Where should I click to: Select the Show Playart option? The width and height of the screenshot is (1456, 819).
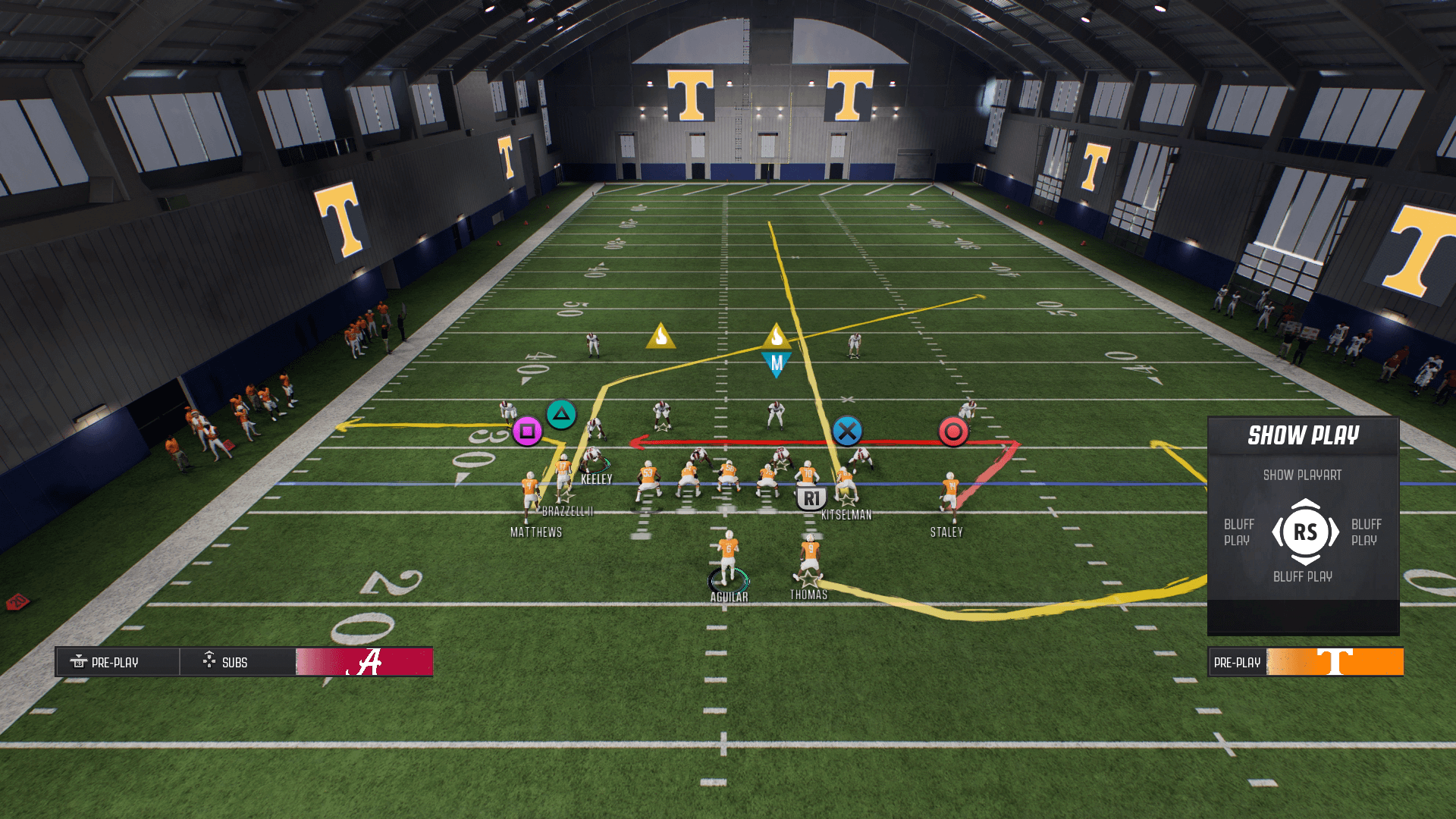1302,475
